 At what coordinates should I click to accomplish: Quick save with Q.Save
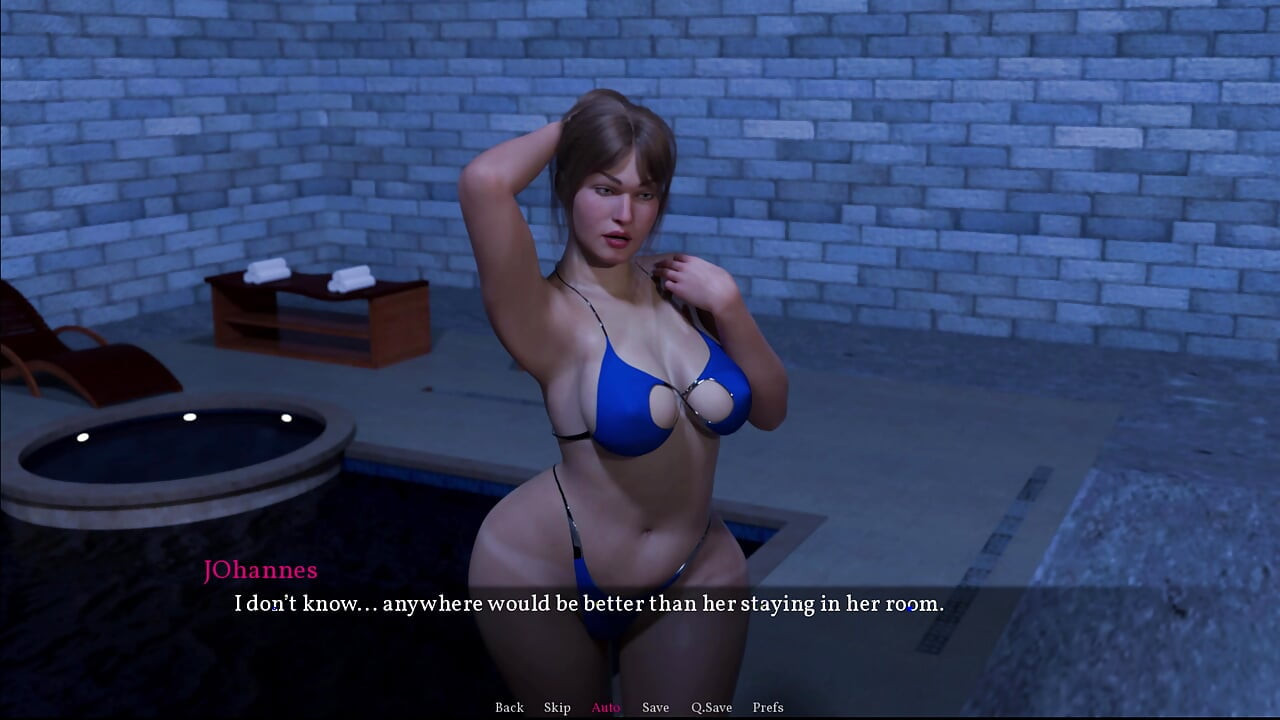coord(711,707)
